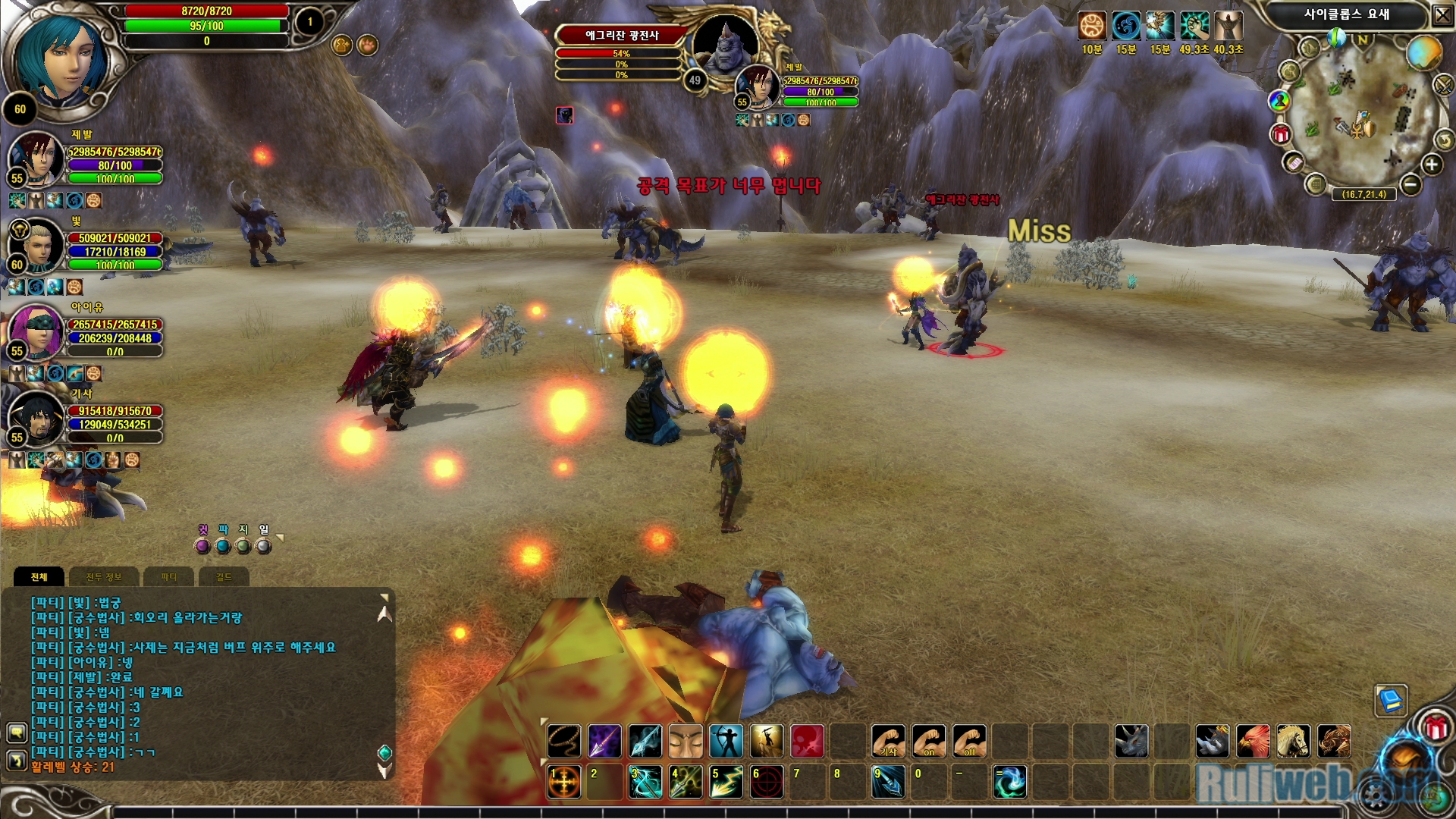
Task: Close the minimap with the X button
Action: tap(1442, 14)
